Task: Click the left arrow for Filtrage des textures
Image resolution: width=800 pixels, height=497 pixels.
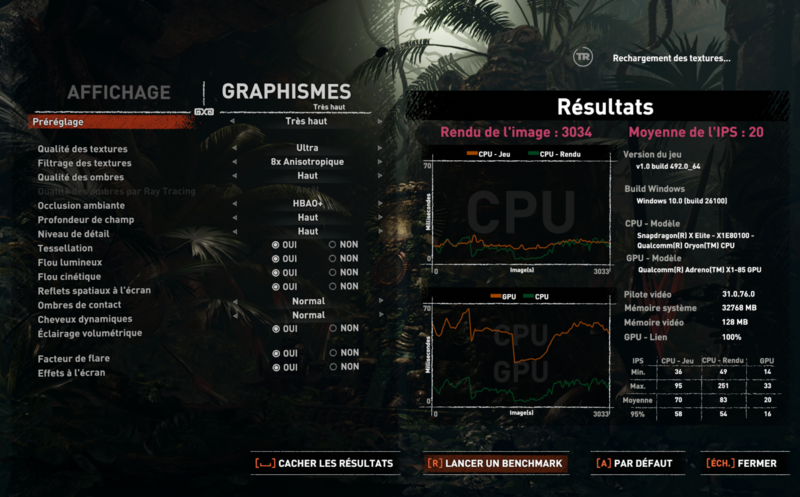Action: (232, 163)
